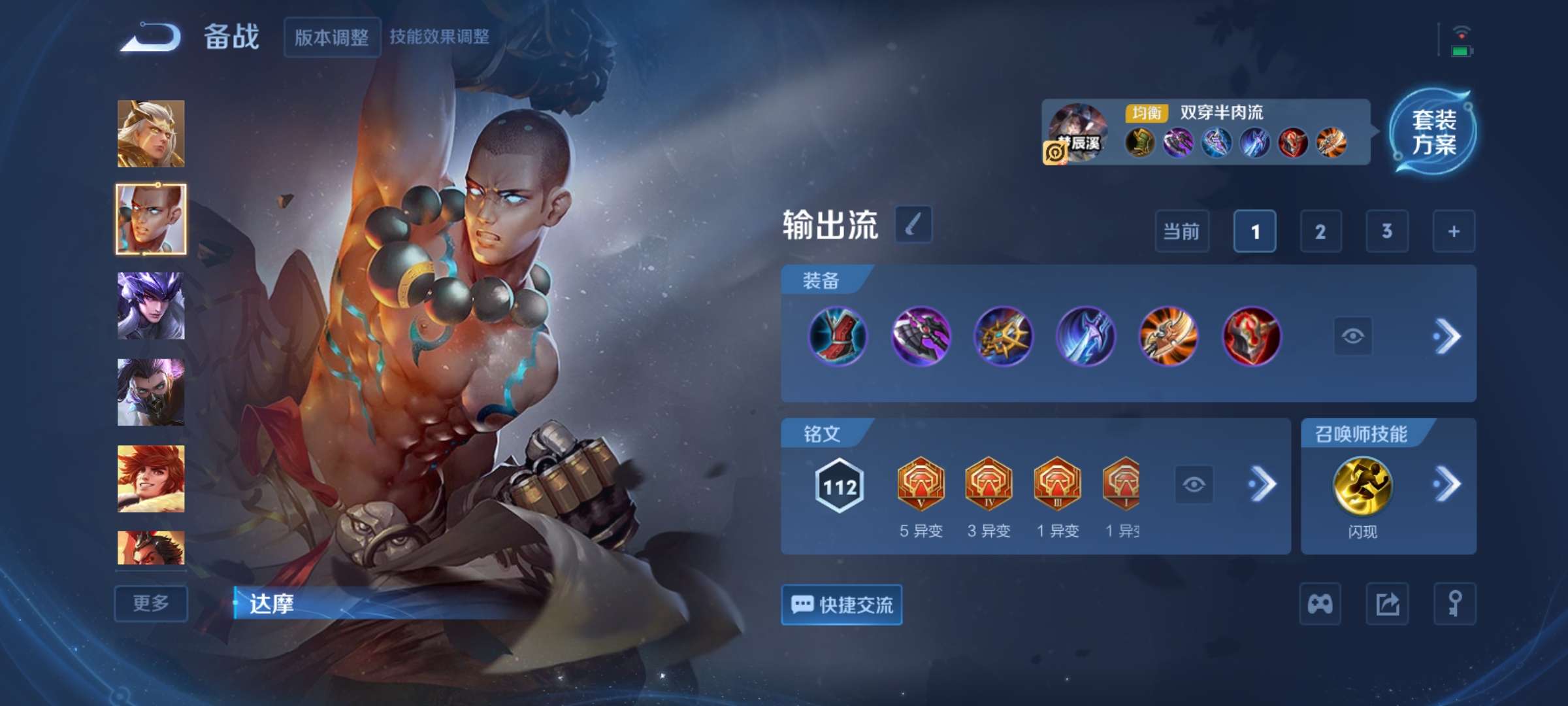Select loadout tab 2
1568x706 pixels.
[1322, 232]
